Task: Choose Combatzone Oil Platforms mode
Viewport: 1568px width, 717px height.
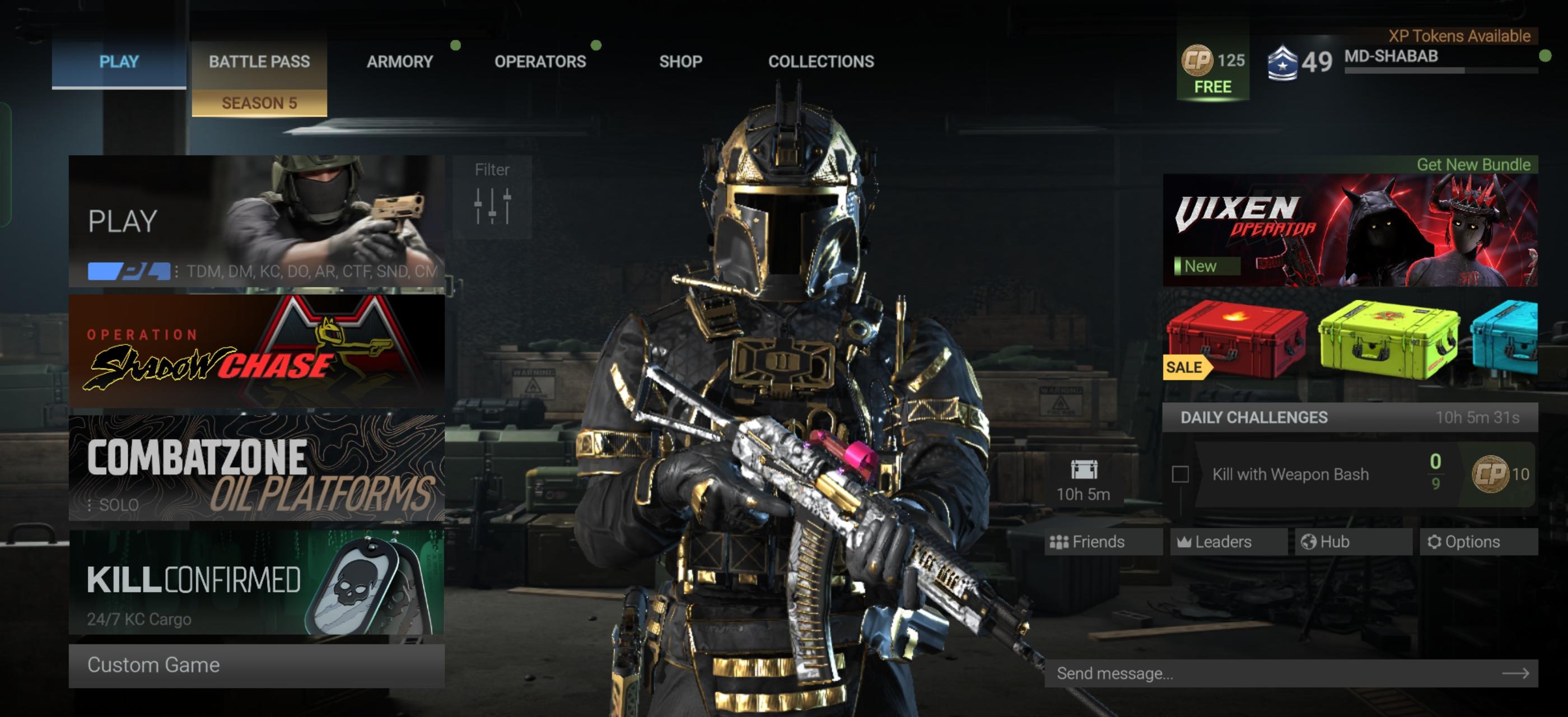Action: point(256,467)
